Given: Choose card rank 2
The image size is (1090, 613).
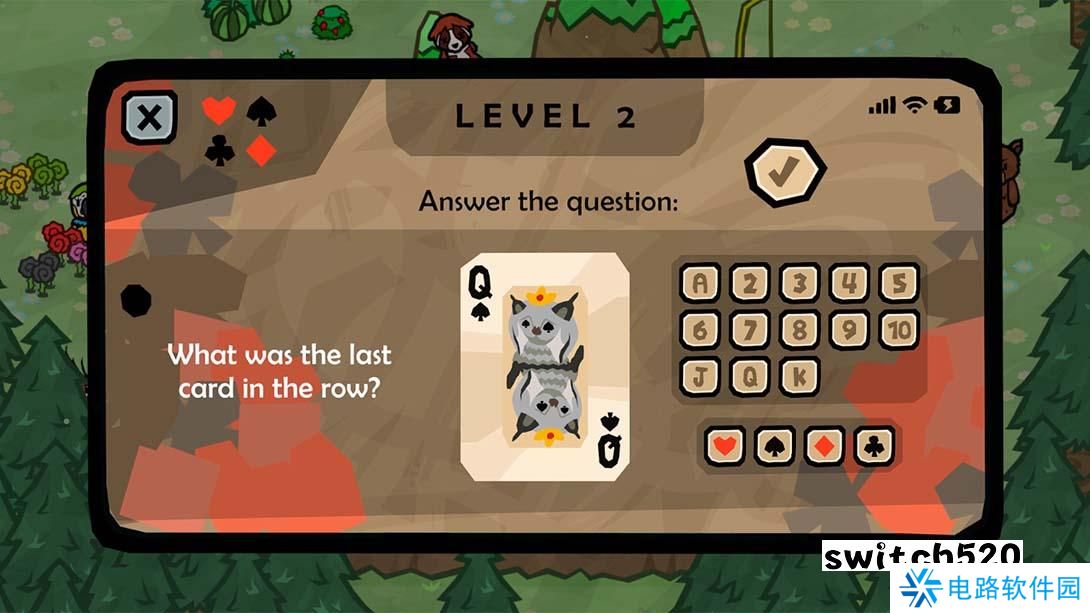Looking at the screenshot, I should click(x=749, y=284).
